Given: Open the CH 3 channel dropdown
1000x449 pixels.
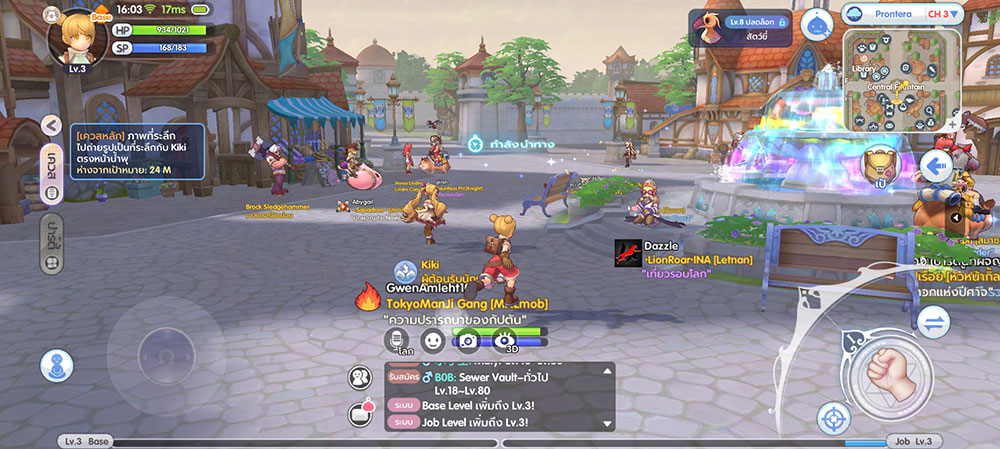Looking at the screenshot, I should [x=944, y=14].
